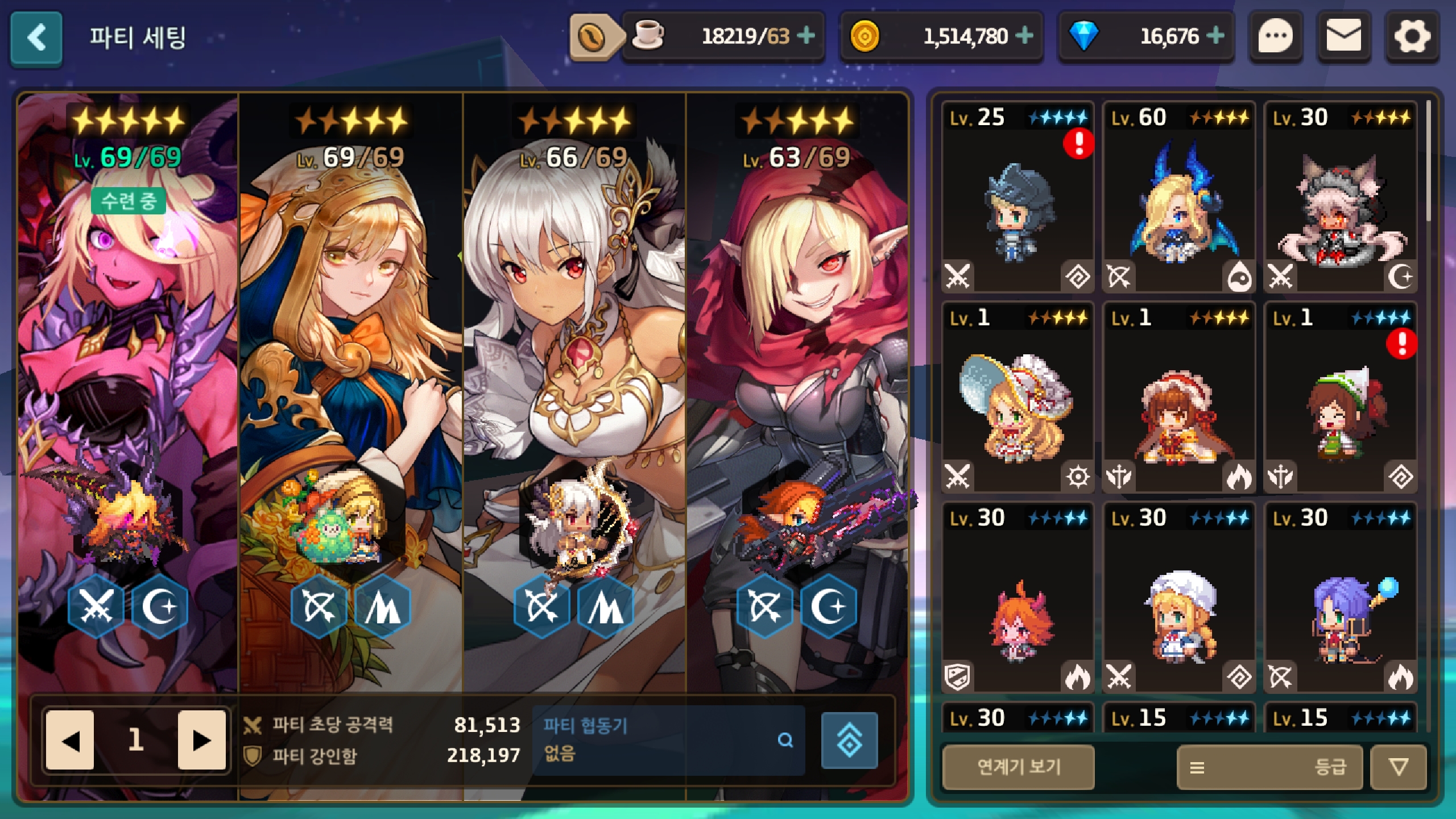Tap the blue diamond formation button
Screen dimensions: 1456x819
849,739
